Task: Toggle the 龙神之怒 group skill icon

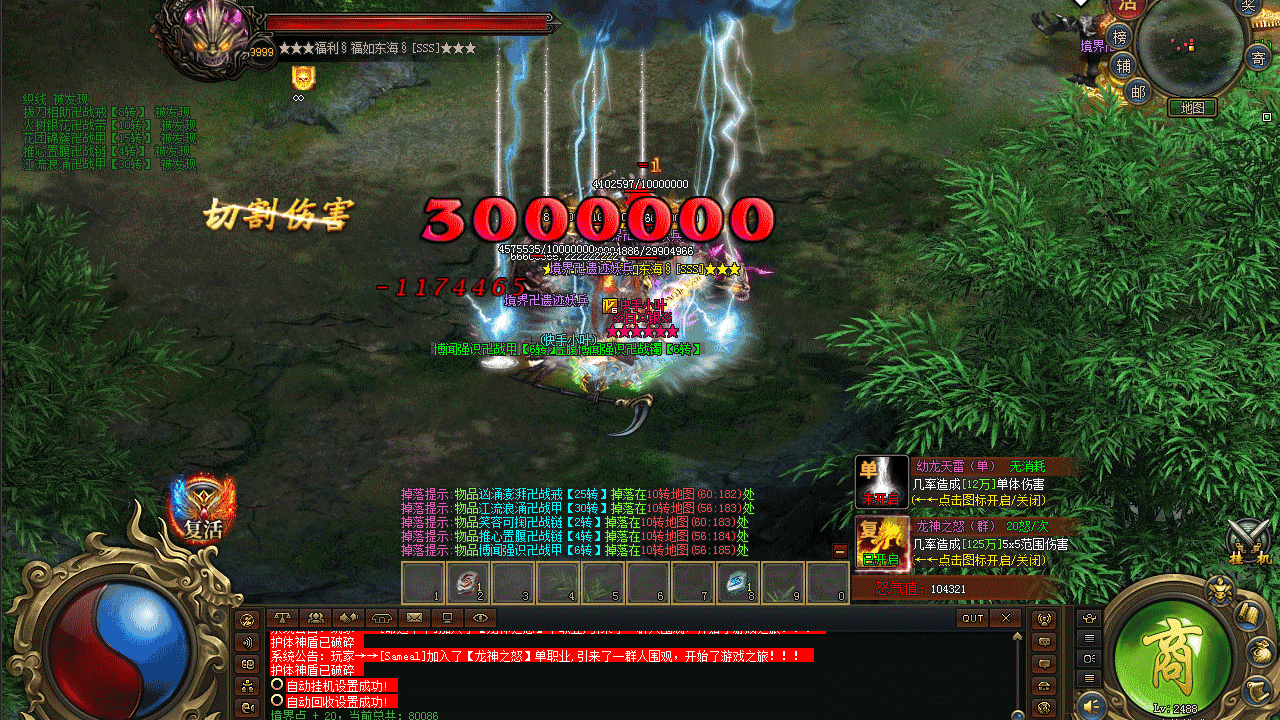Action: [x=882, y=543]
